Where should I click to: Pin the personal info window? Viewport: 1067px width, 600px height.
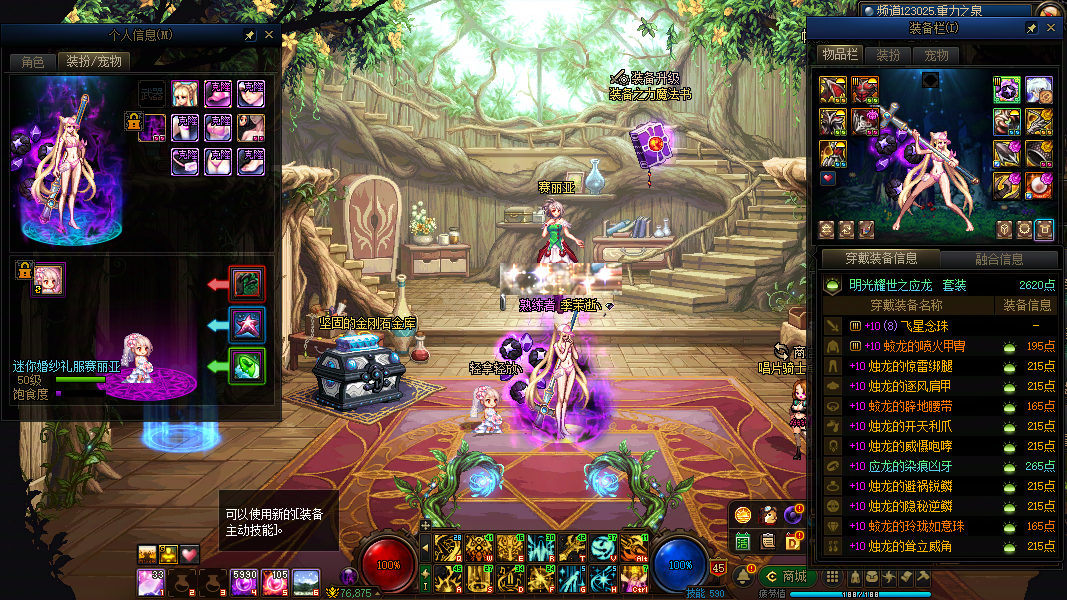[x=249, y=35]
